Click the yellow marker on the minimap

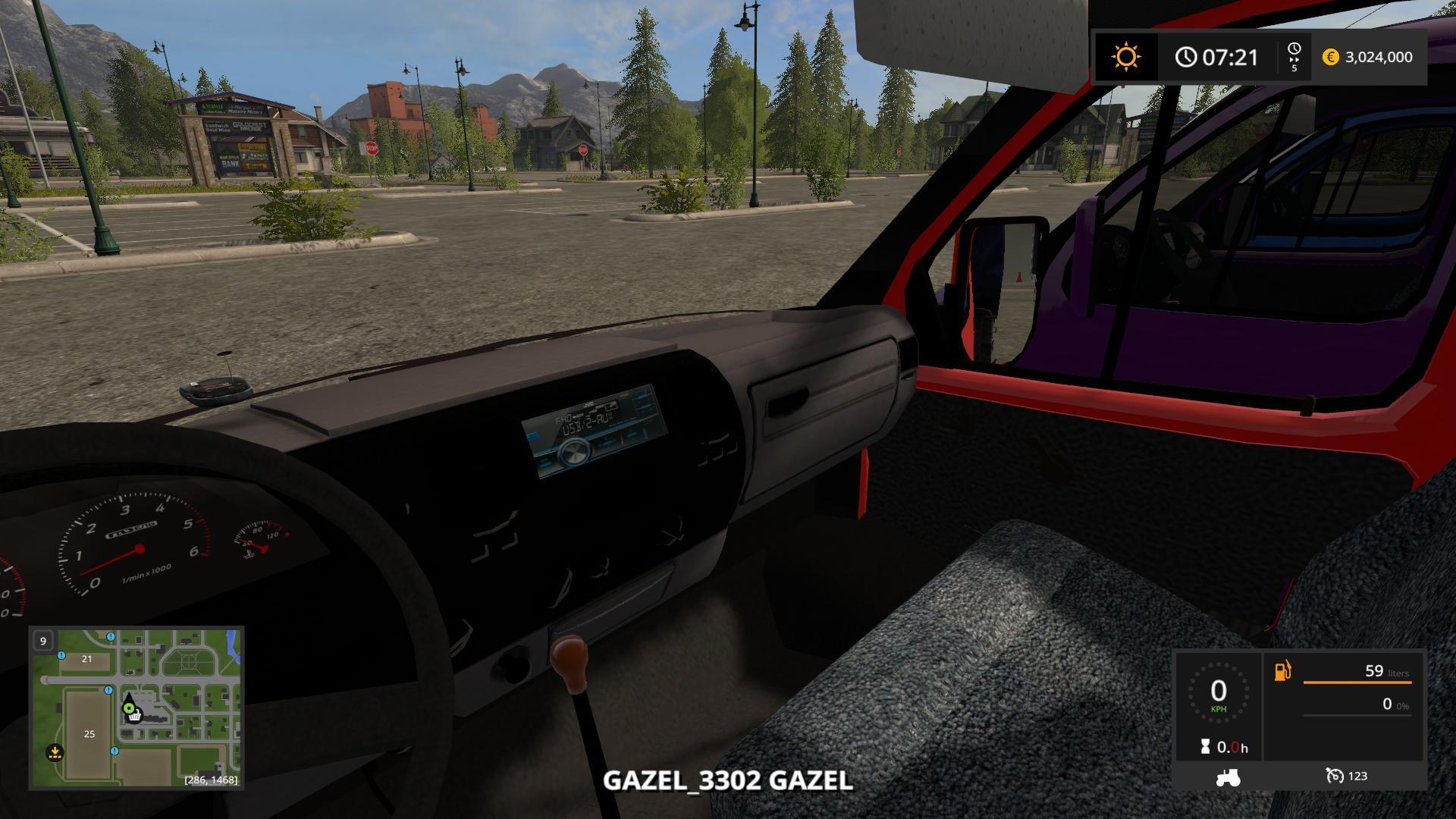(54, 752)
